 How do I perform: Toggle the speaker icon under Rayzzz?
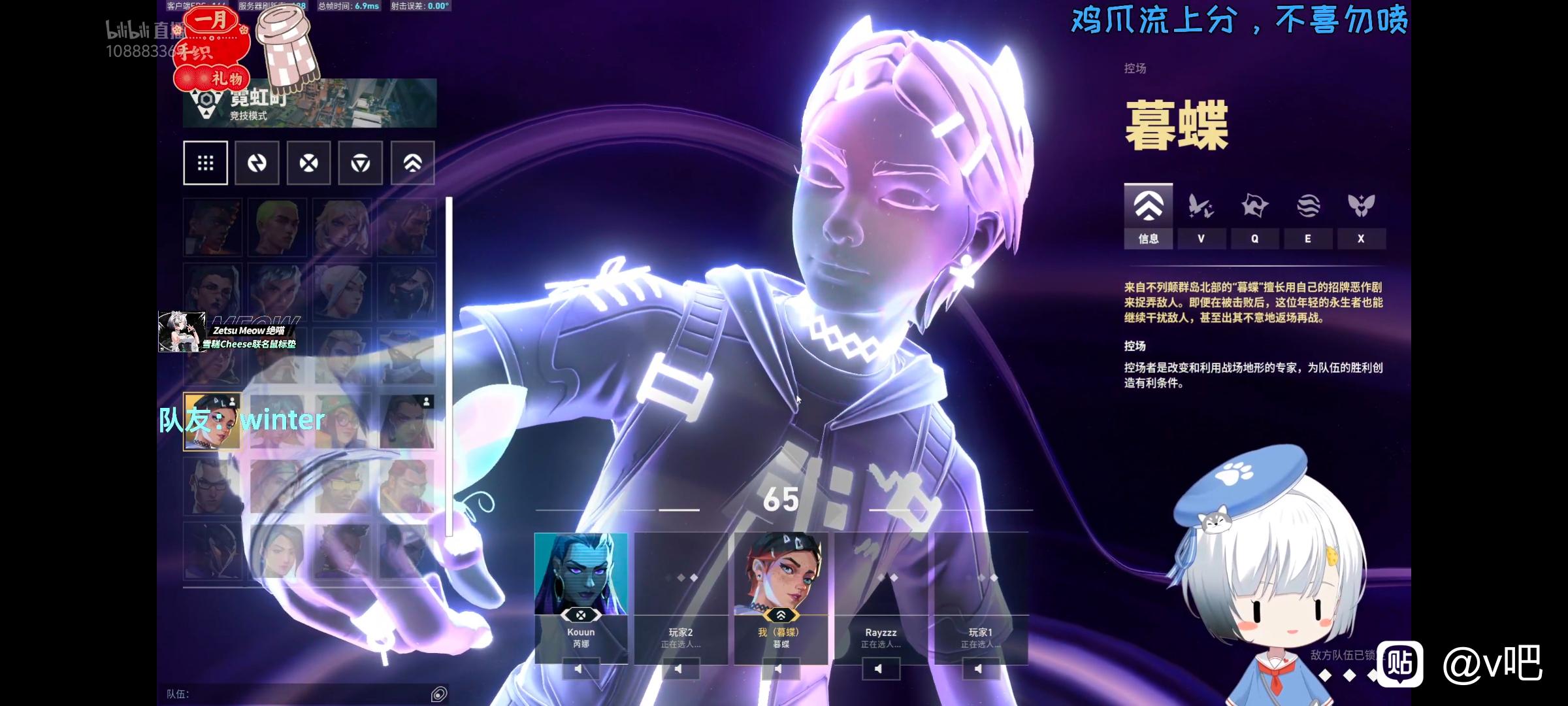coord(879,669)
